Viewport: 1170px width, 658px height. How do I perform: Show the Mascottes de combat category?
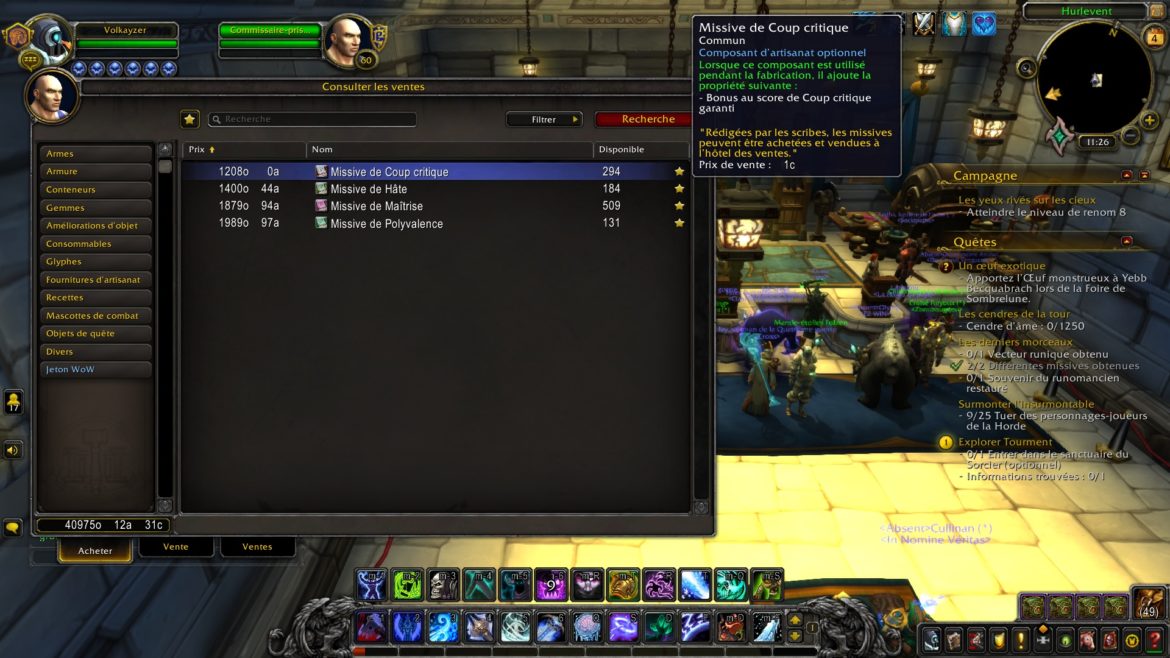pyautogui.click(x=95, y=316)
